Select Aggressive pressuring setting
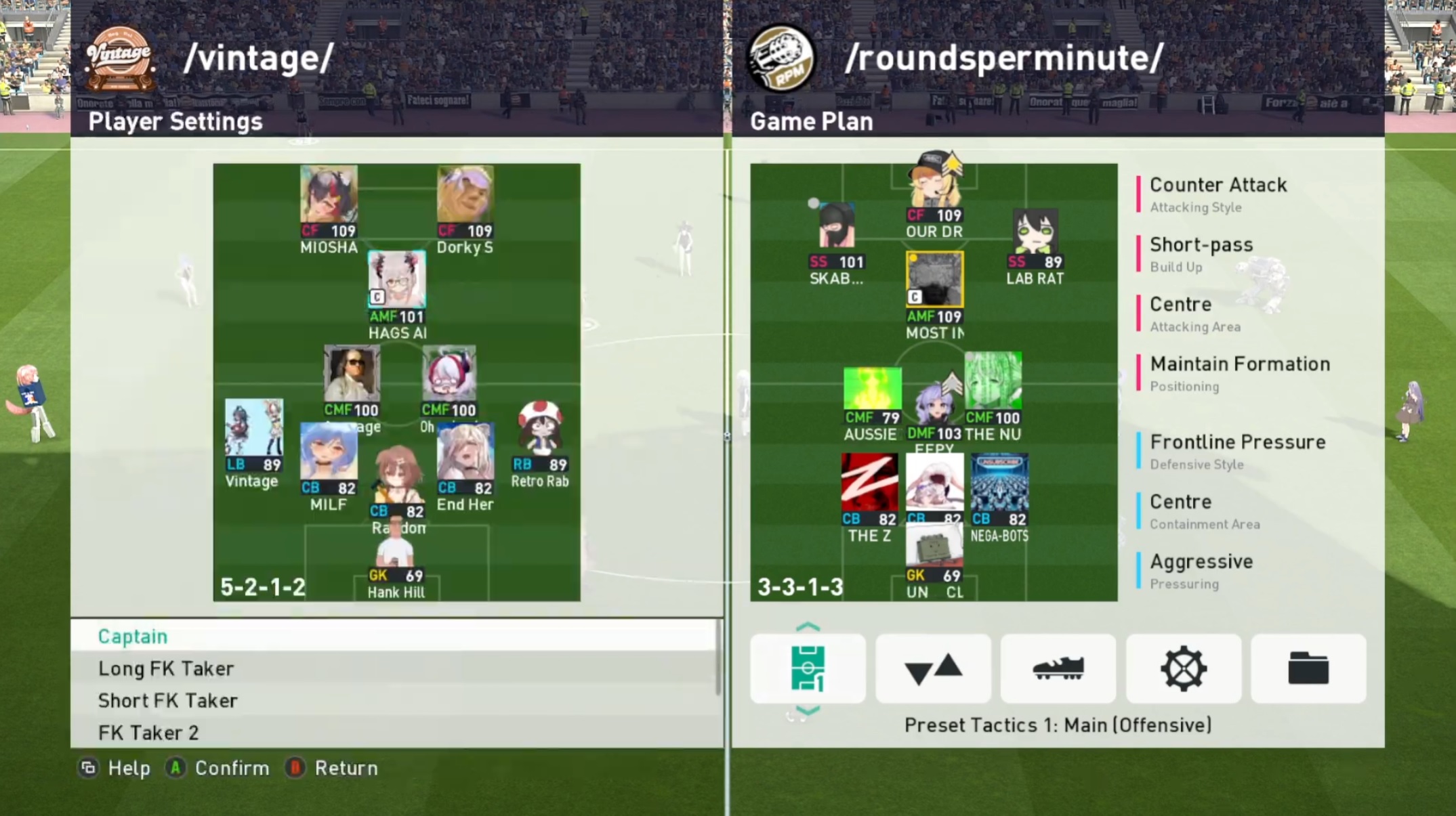The height and width of the screenshot is (816, 1456). pos(1201,570)
